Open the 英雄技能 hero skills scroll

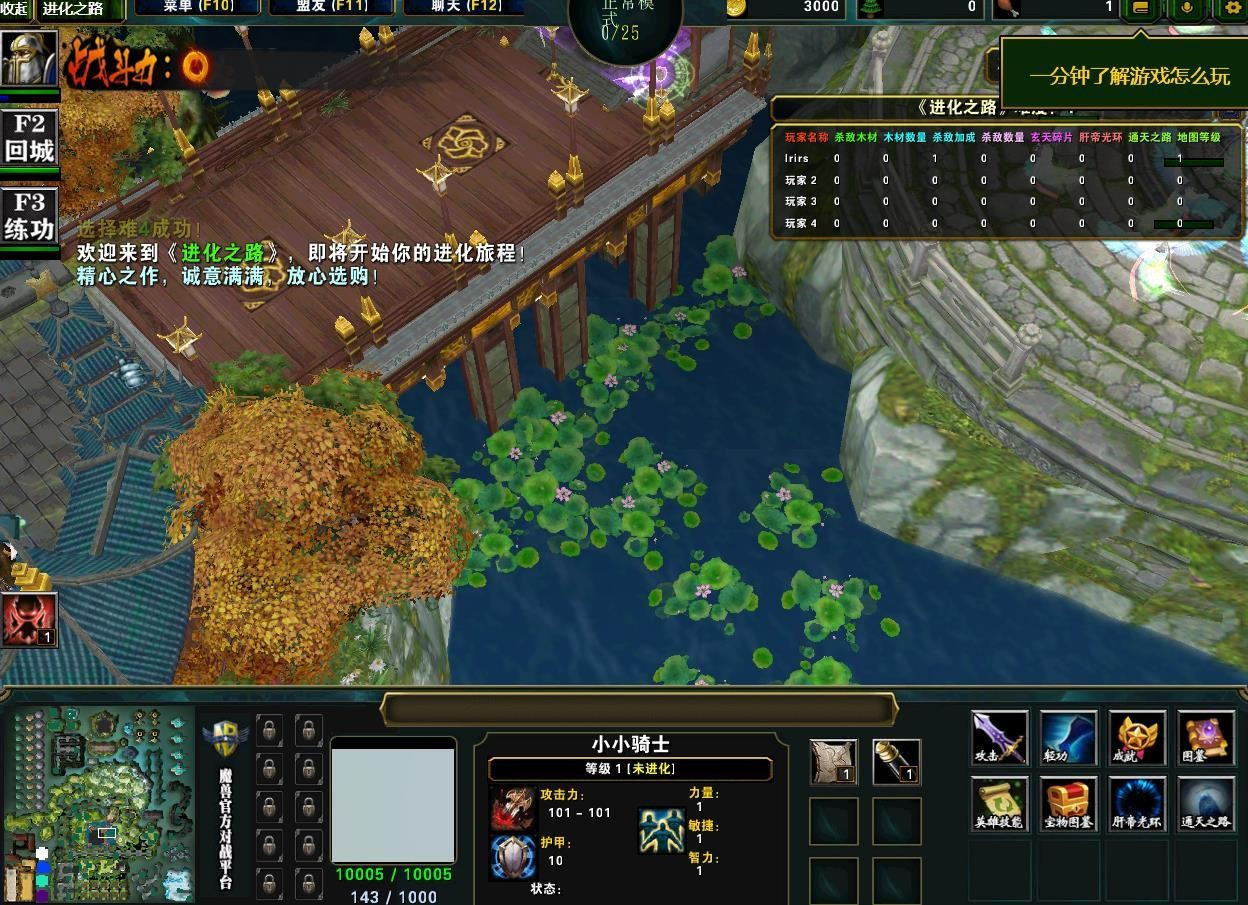tap(999, 804)
